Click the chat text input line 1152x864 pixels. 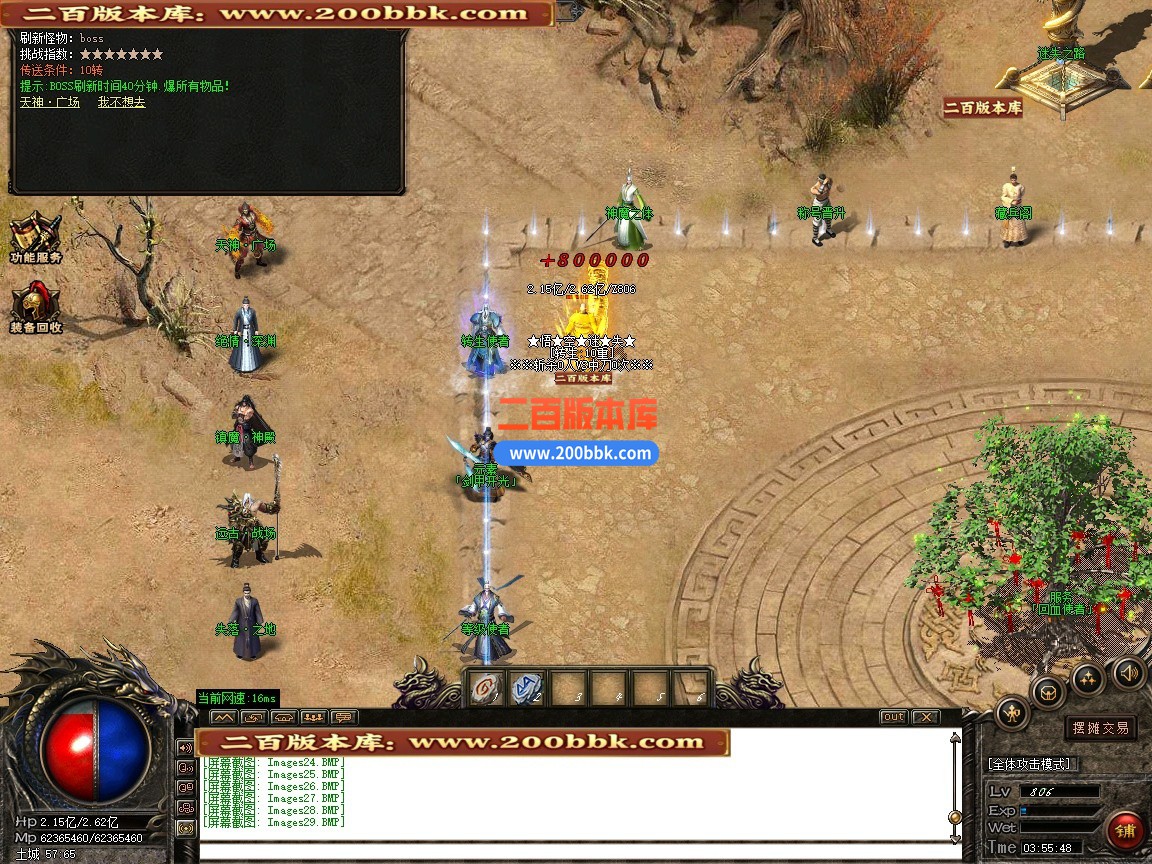pyautogui.click(x=570, y=850)
